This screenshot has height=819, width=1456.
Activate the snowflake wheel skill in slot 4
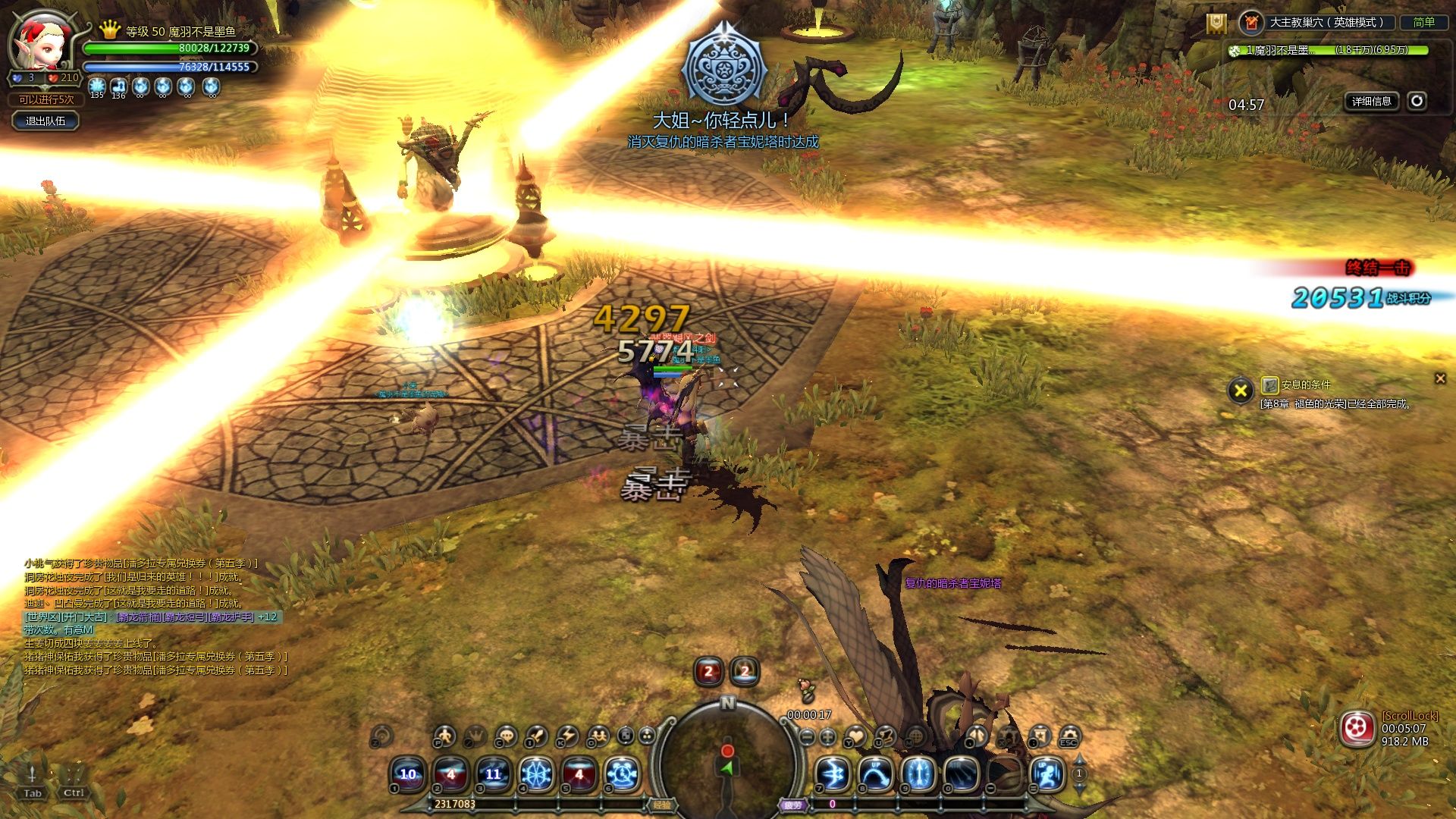coord(536,774)
